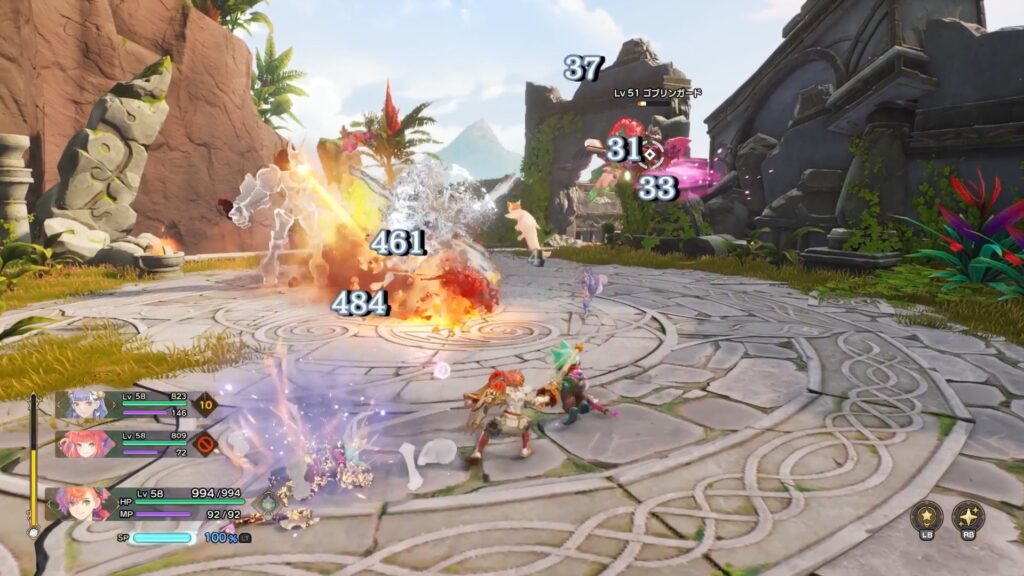Click the green elemental vessel diamond icon
This screenshot has width=1024, height=576.
[269, 503]
